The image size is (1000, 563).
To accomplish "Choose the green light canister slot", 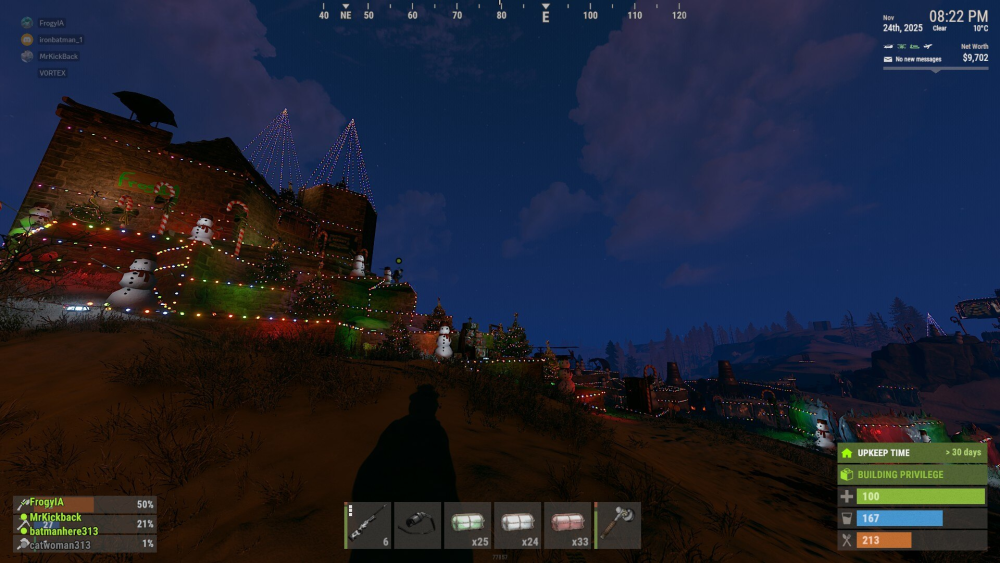I will pyautogui.click(x=468, y=525).
